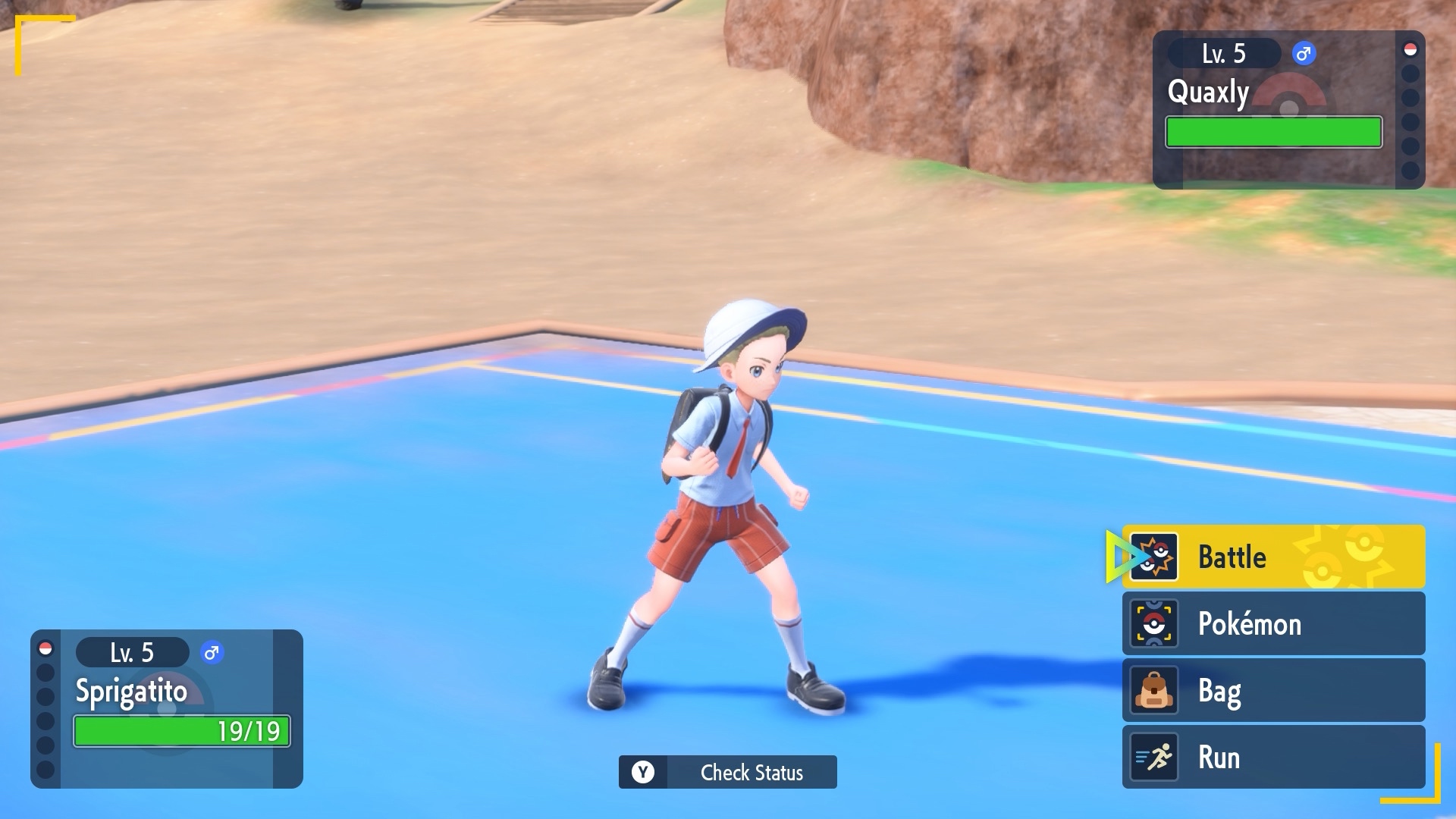Select Sprigatito's status panel
The height and width of the screenshot is (819, 1456).
[x=167, y=709]
